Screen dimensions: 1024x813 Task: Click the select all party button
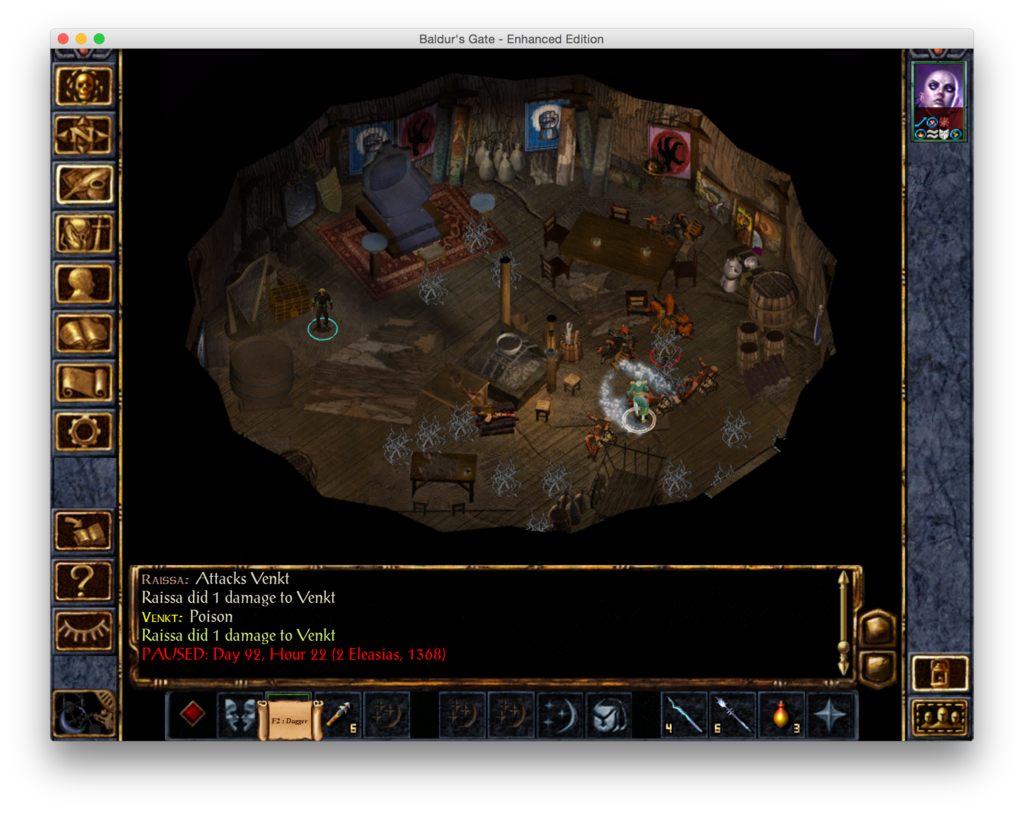[940, 717]
